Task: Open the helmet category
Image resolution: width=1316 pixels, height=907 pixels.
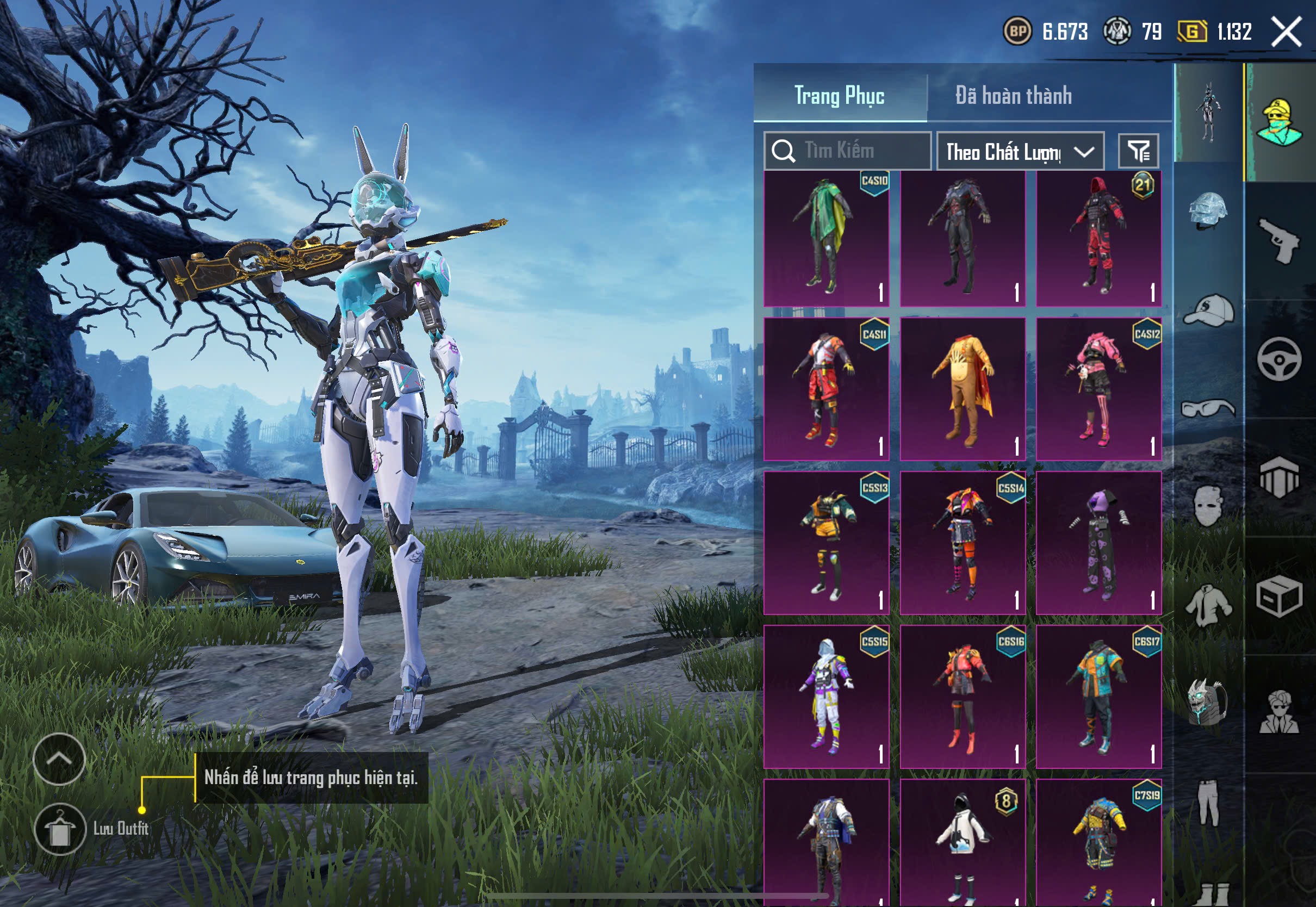Action: 1208,210
